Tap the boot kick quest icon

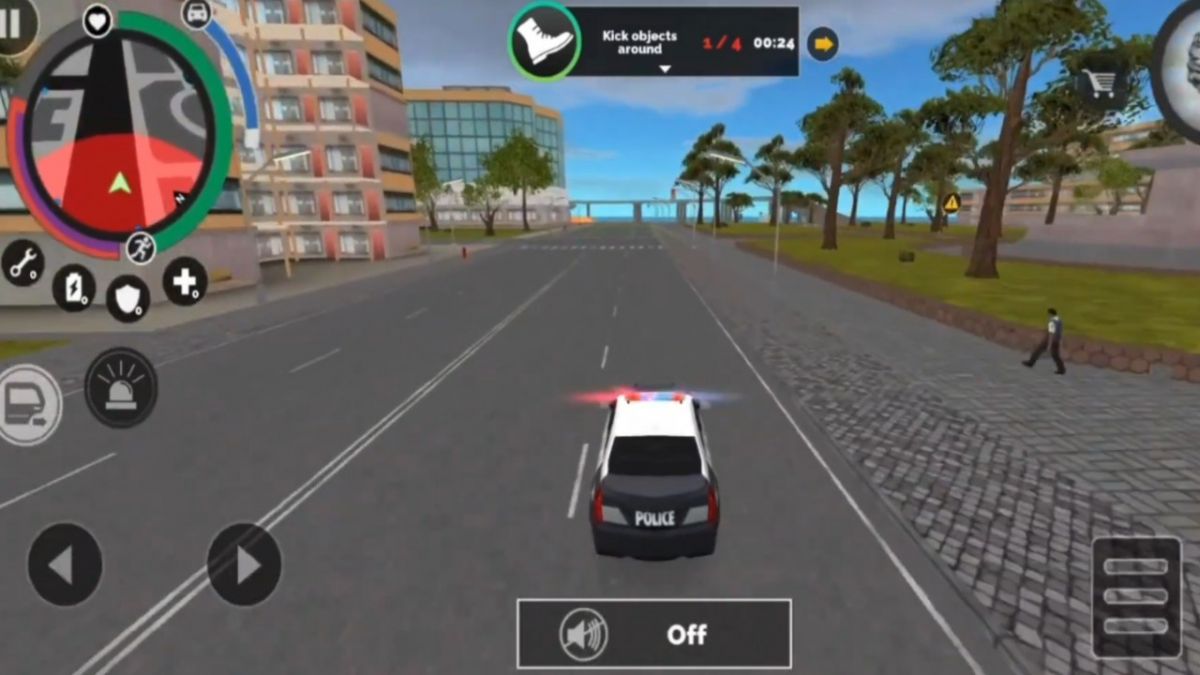[x=545, y=42]
